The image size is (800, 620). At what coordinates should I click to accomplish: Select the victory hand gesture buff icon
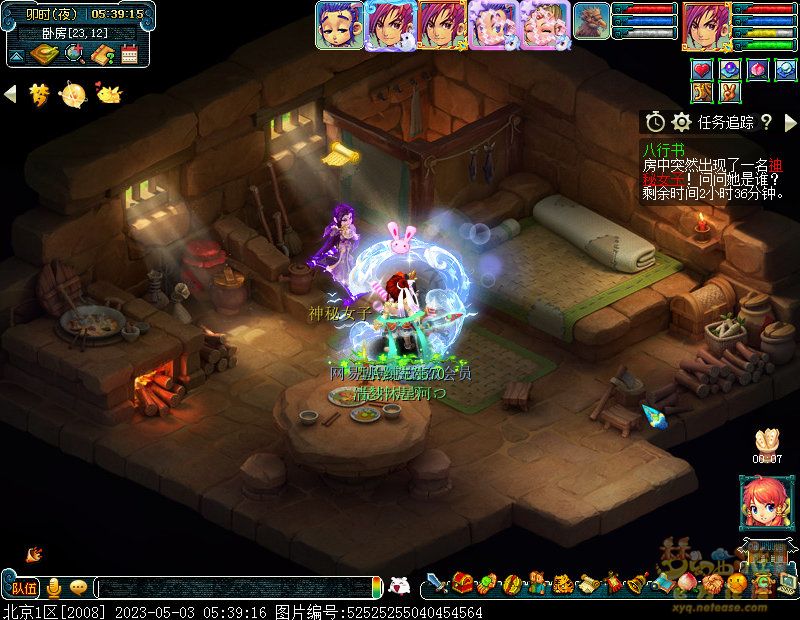(x=731, y=93)
